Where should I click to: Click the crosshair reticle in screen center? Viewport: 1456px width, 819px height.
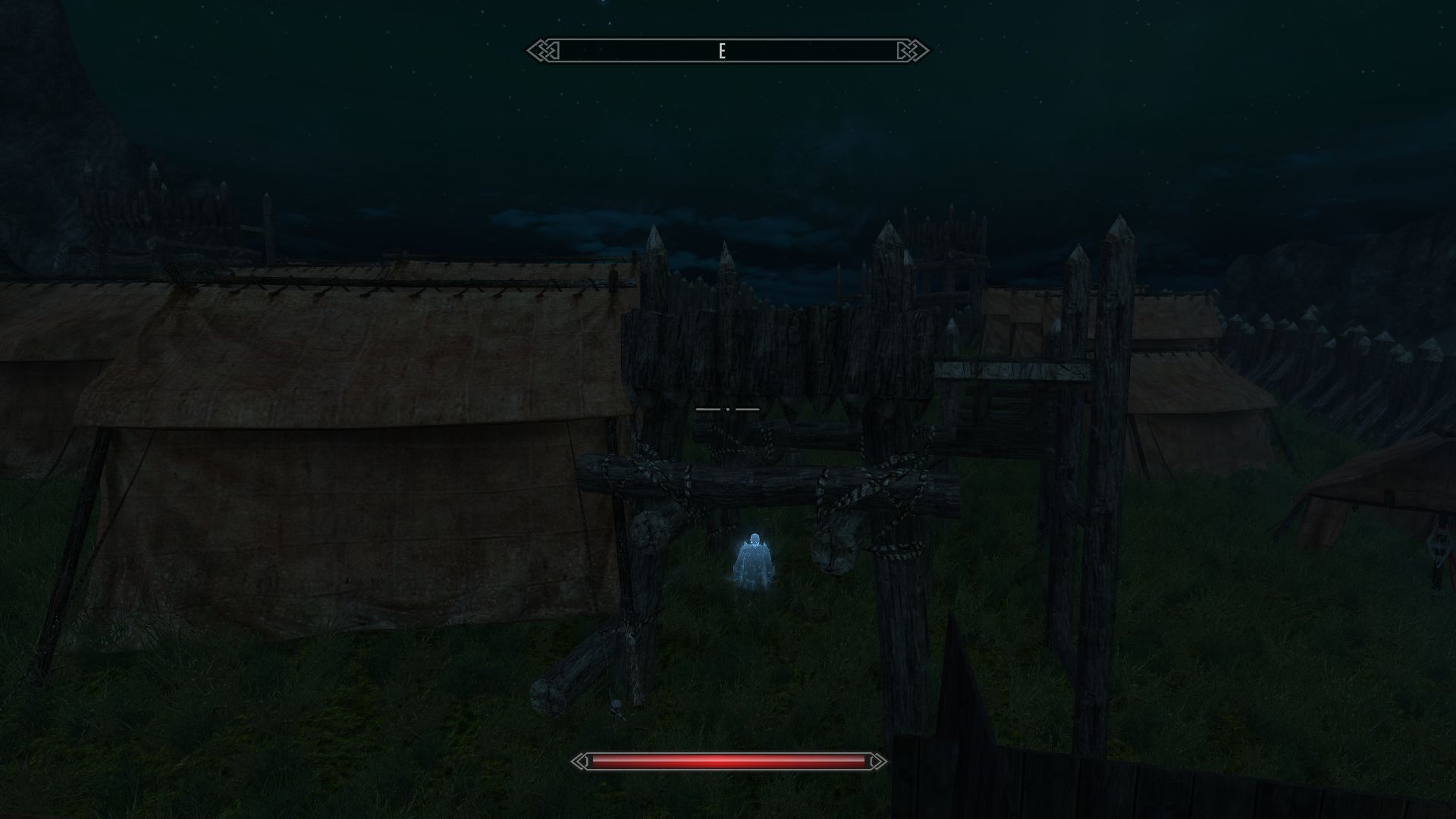coord(728,408)
